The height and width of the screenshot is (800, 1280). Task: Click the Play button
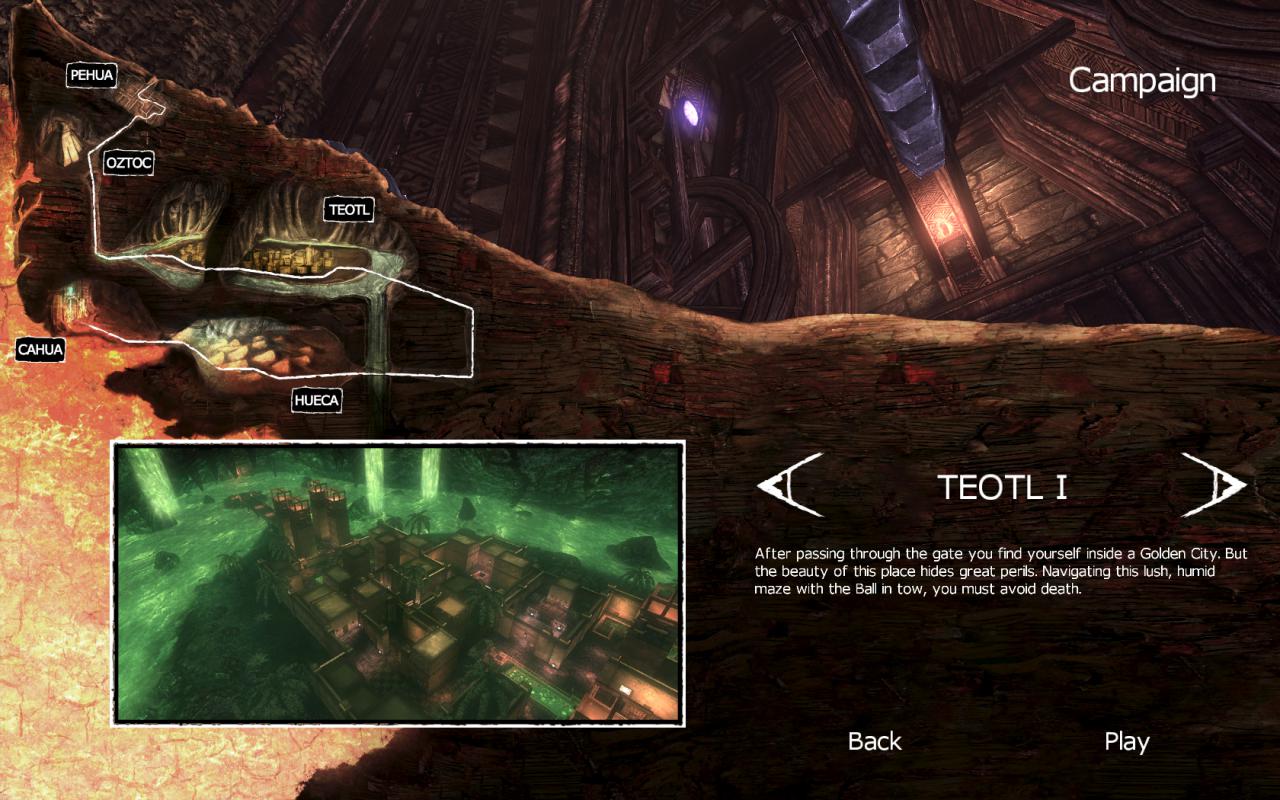[x=1126, y=742]
